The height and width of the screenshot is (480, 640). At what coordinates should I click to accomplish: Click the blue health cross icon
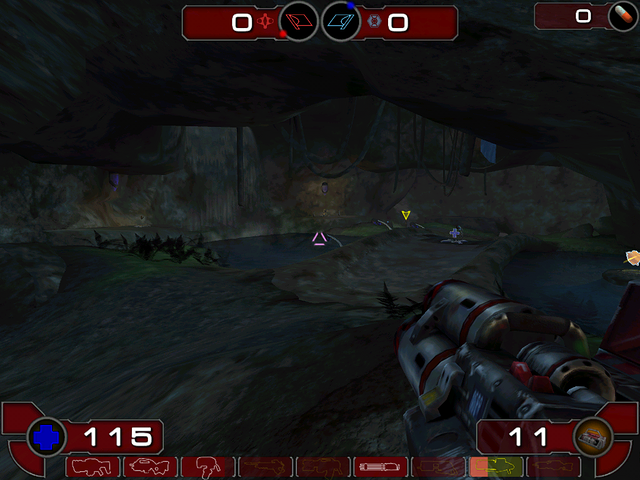pos(46,436)
